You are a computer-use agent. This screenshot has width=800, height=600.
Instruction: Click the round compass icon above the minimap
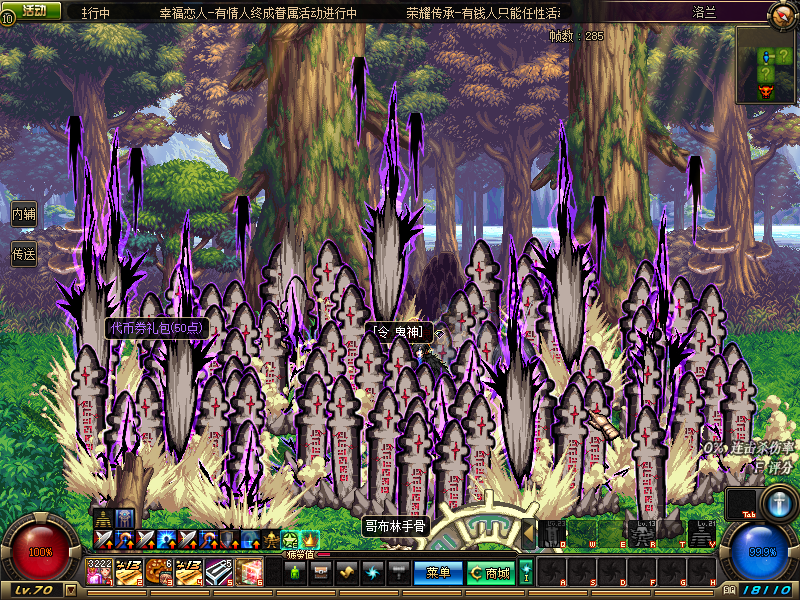tap(781, 14)
